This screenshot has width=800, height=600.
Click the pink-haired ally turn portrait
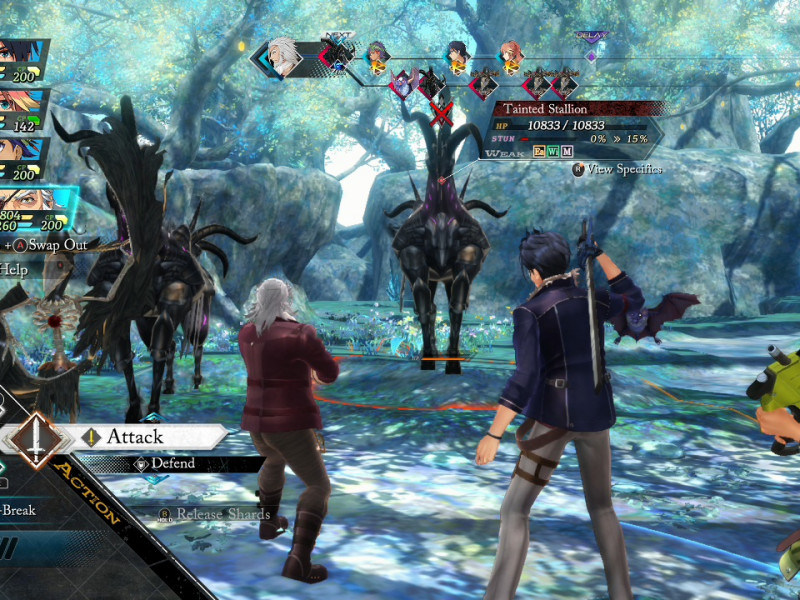click(x=512, y=57)
